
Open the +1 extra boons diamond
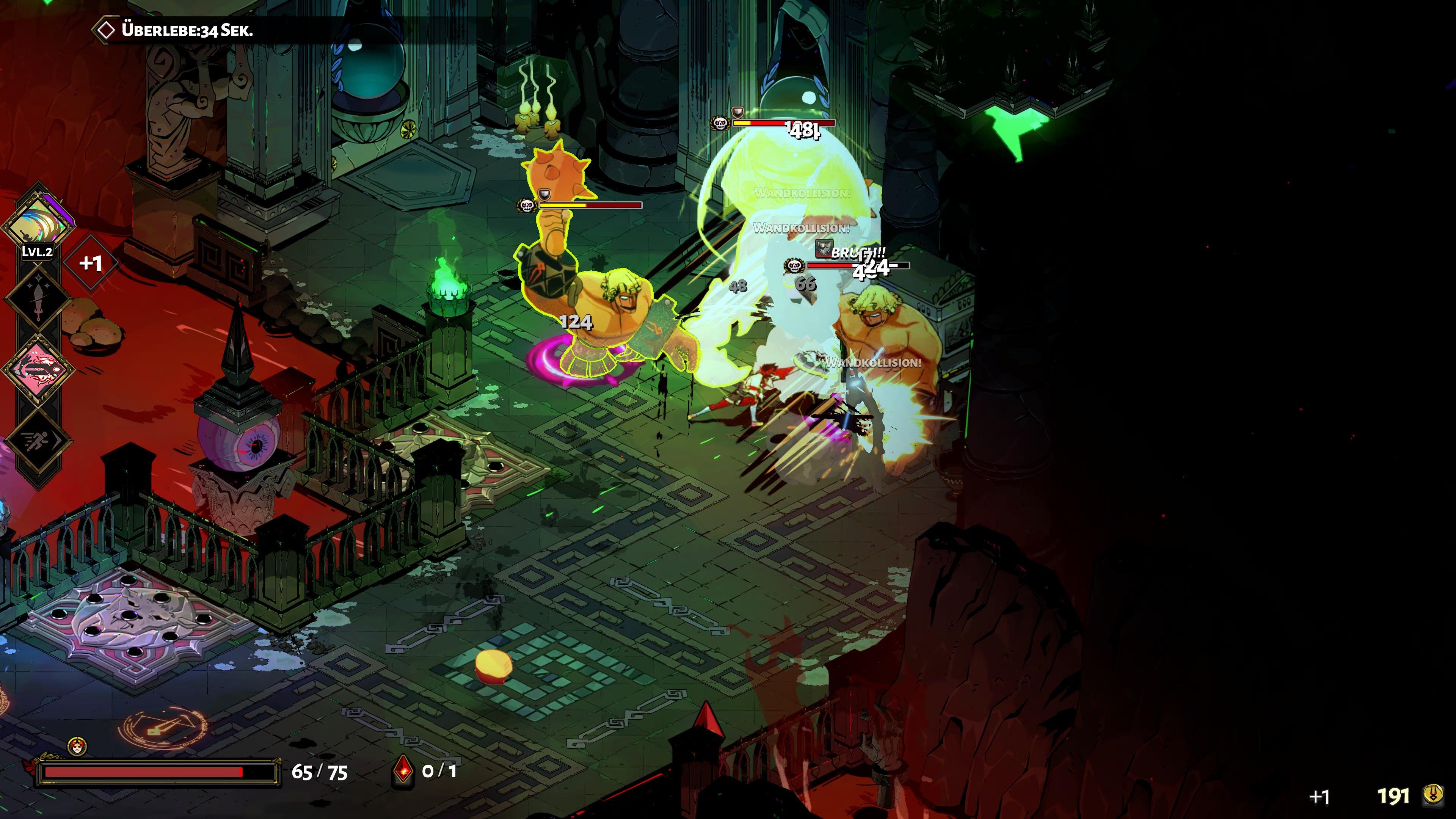pyautogui.click(x=91, y=263)
